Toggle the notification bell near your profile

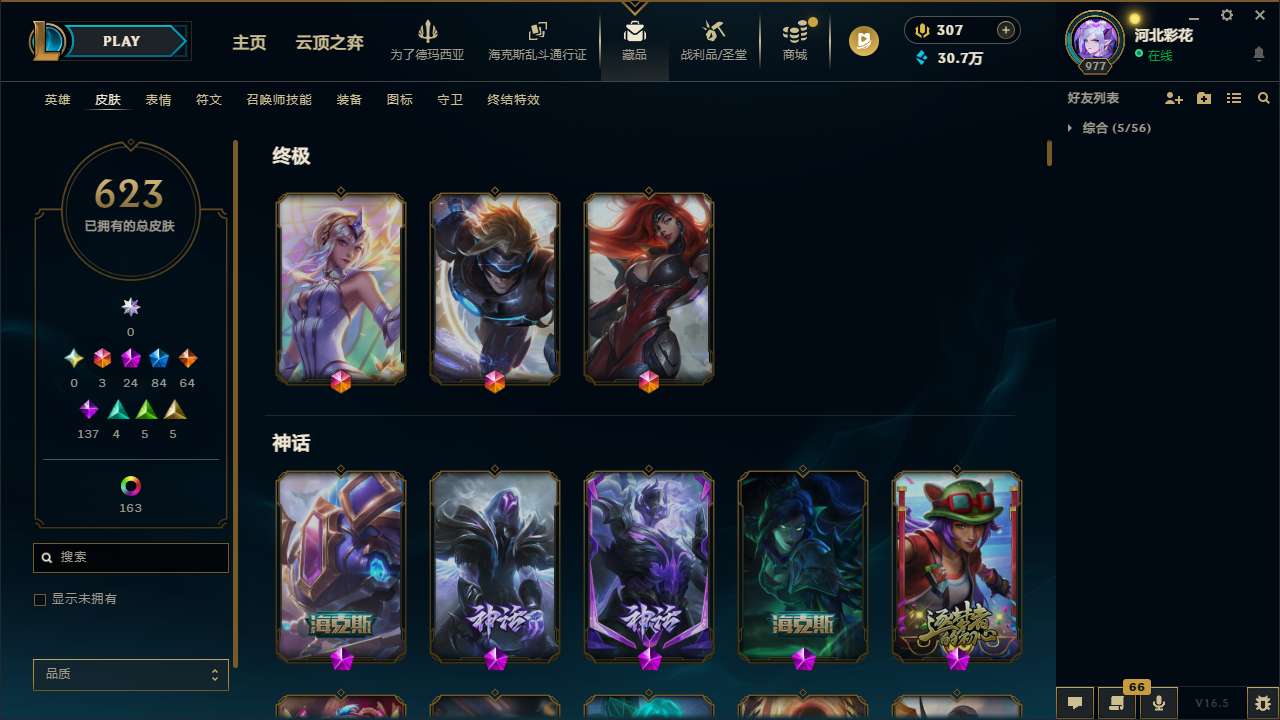coord(1258,53)
